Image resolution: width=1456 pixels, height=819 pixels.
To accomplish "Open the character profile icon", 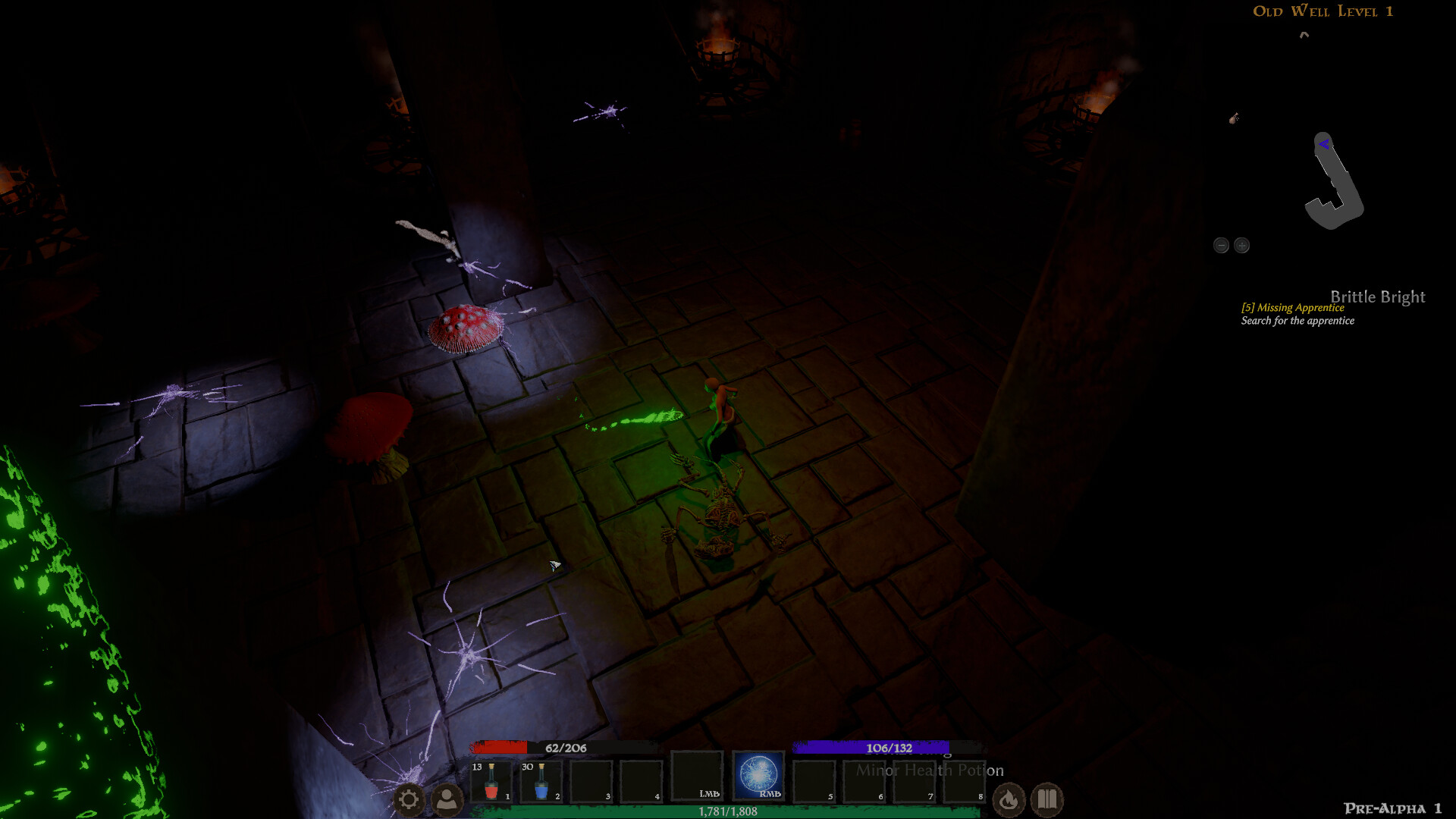I will pyautogui.click(x=447, y=799).
